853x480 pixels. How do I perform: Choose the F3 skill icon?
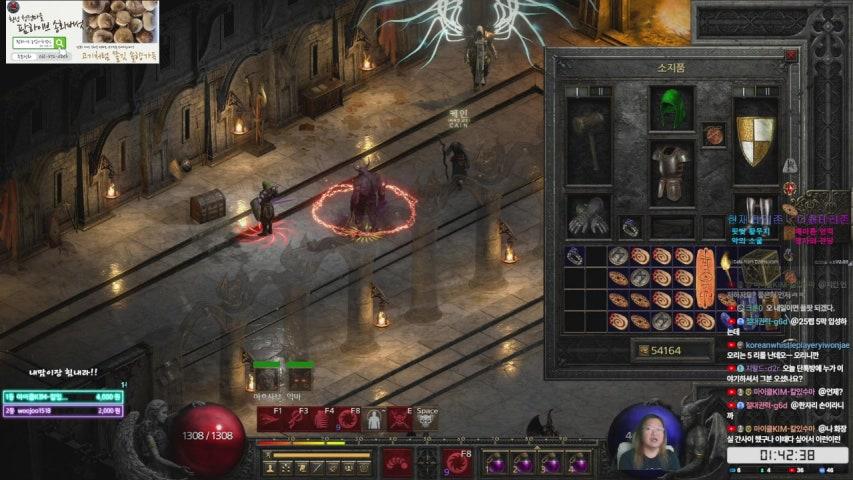pyautogui.click(x=296, y=420)
